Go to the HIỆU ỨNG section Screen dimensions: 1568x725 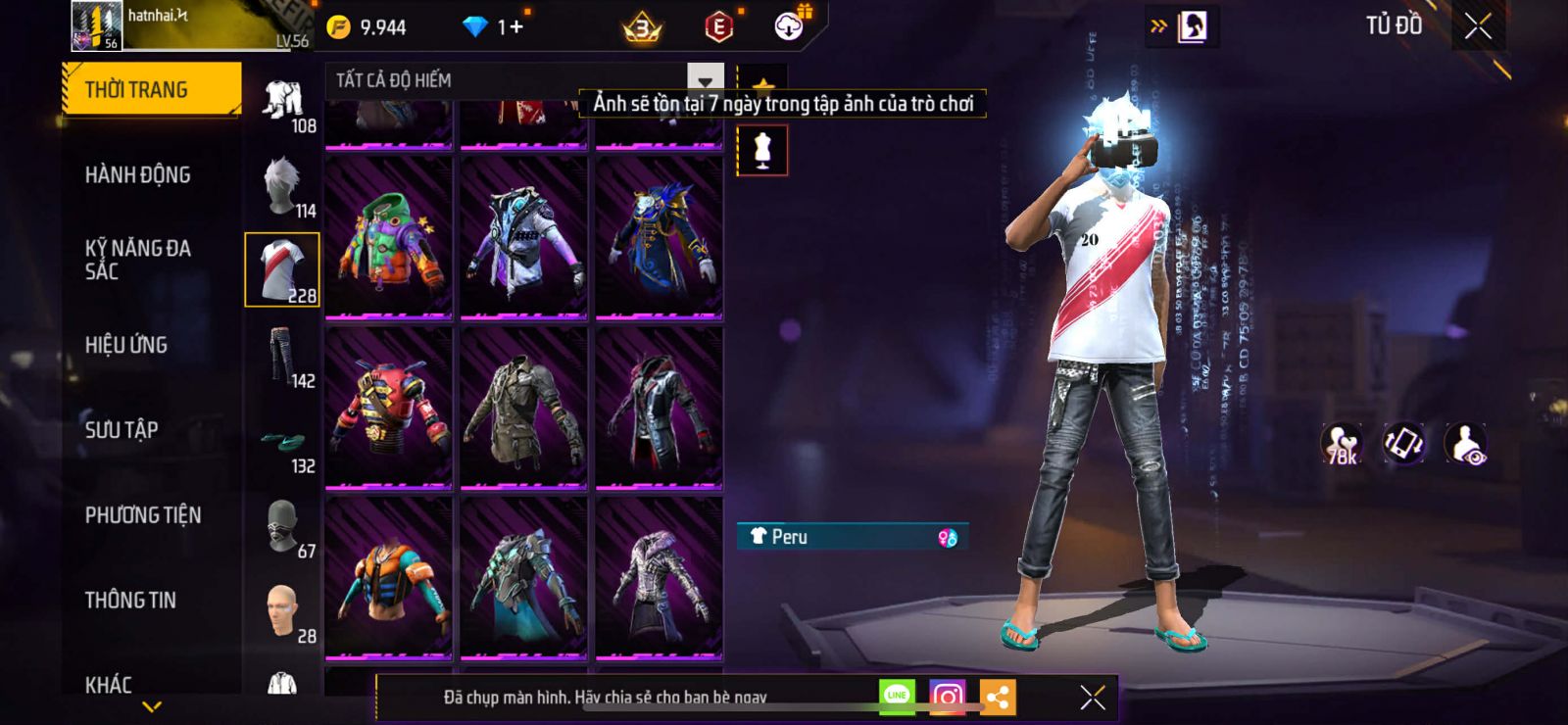[126, 345]
